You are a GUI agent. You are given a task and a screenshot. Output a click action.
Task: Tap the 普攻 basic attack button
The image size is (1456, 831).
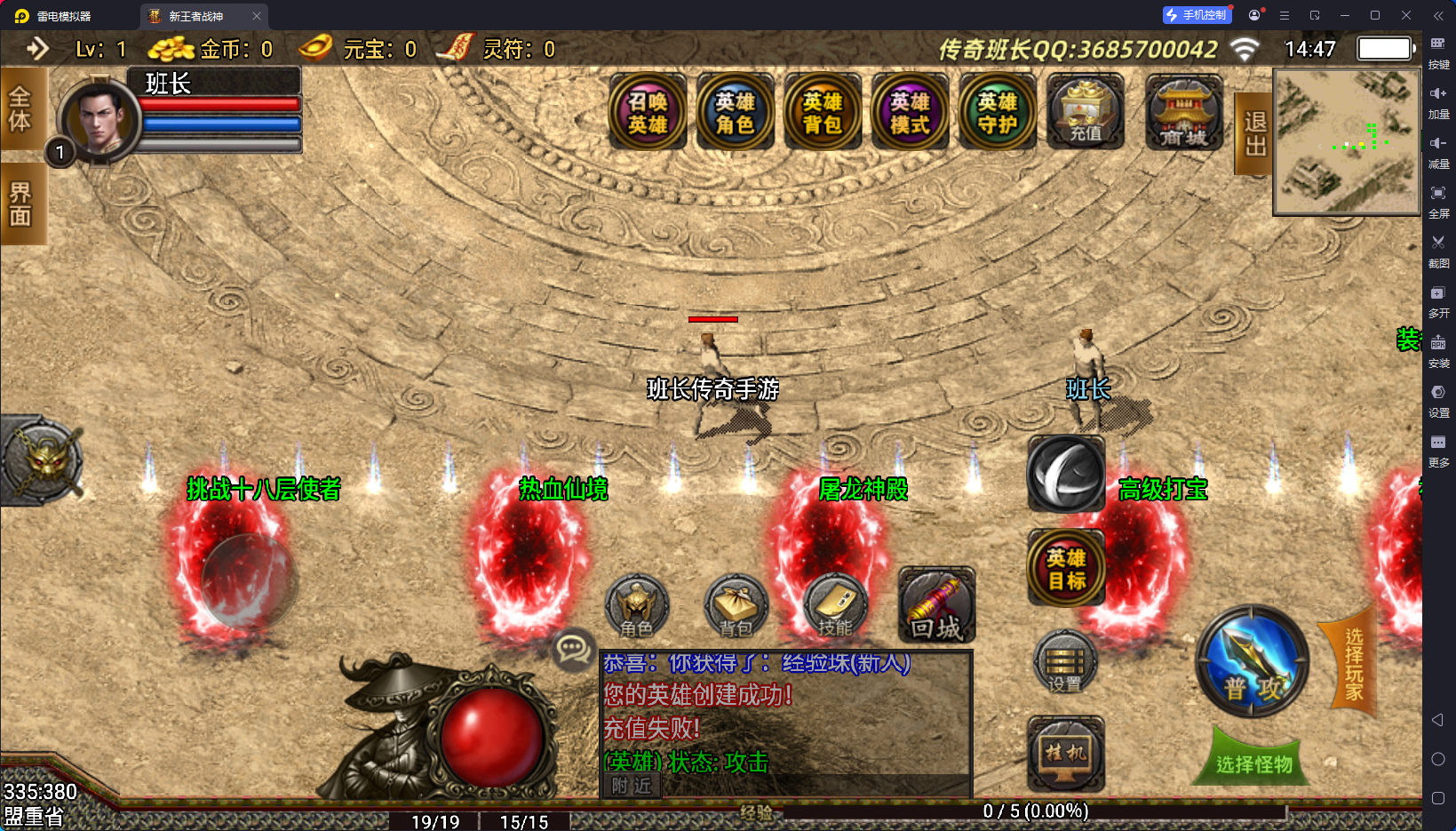pyautogui.click(x=1253, y=662)
